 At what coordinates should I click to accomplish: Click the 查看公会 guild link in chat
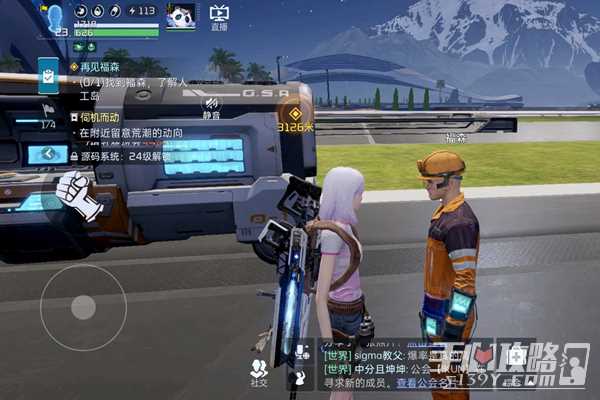click(419, 383)
